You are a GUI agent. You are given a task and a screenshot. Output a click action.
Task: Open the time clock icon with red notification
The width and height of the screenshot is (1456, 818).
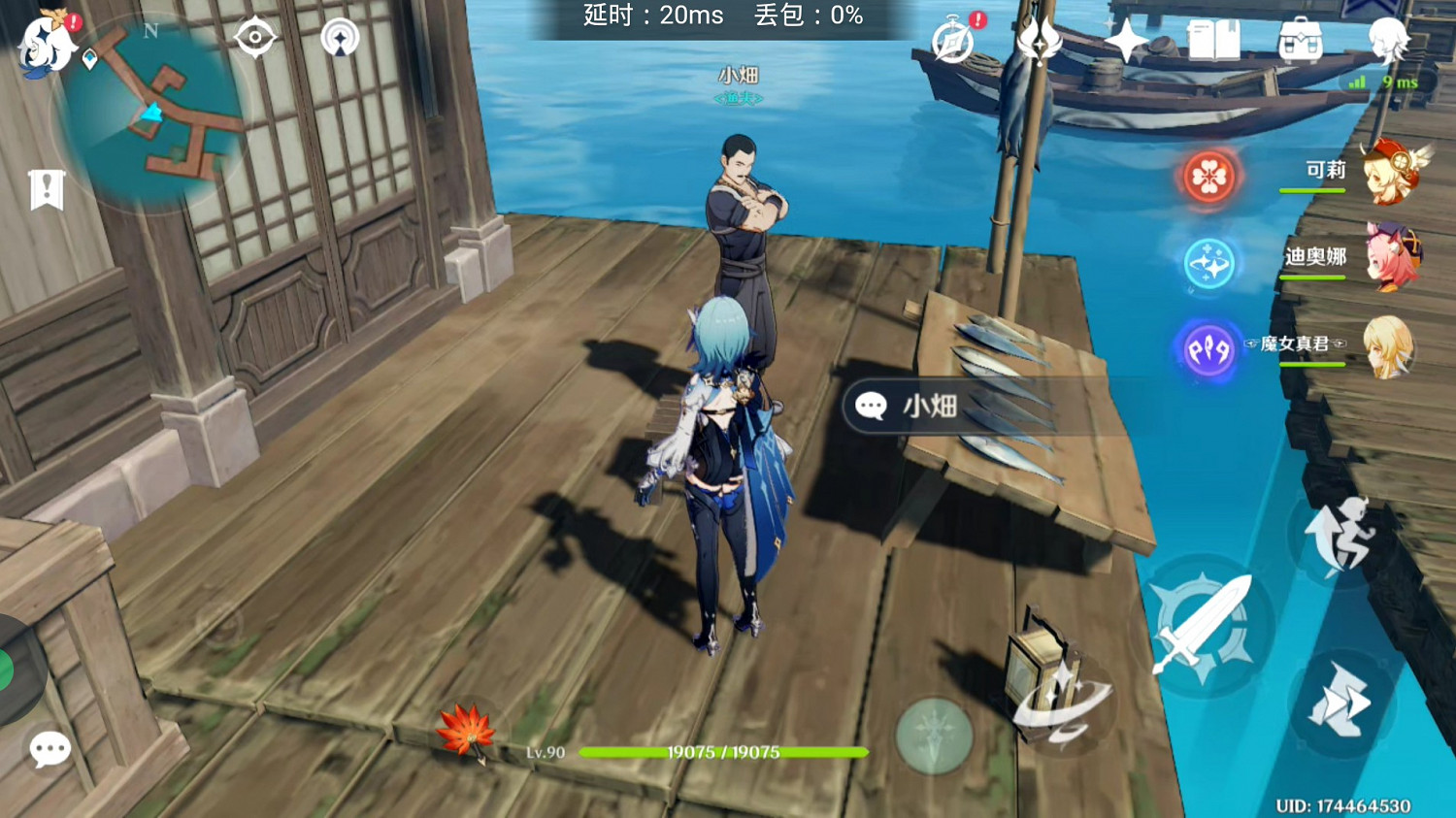point(952,41)
